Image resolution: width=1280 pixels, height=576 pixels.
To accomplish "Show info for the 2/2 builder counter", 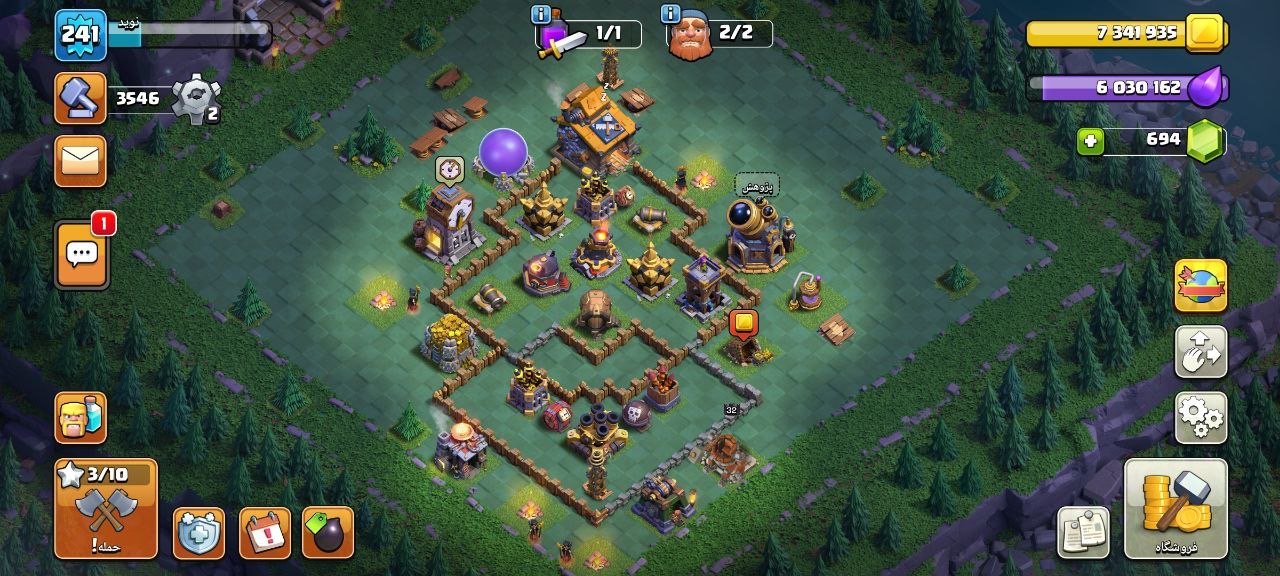I will [671, 14].
